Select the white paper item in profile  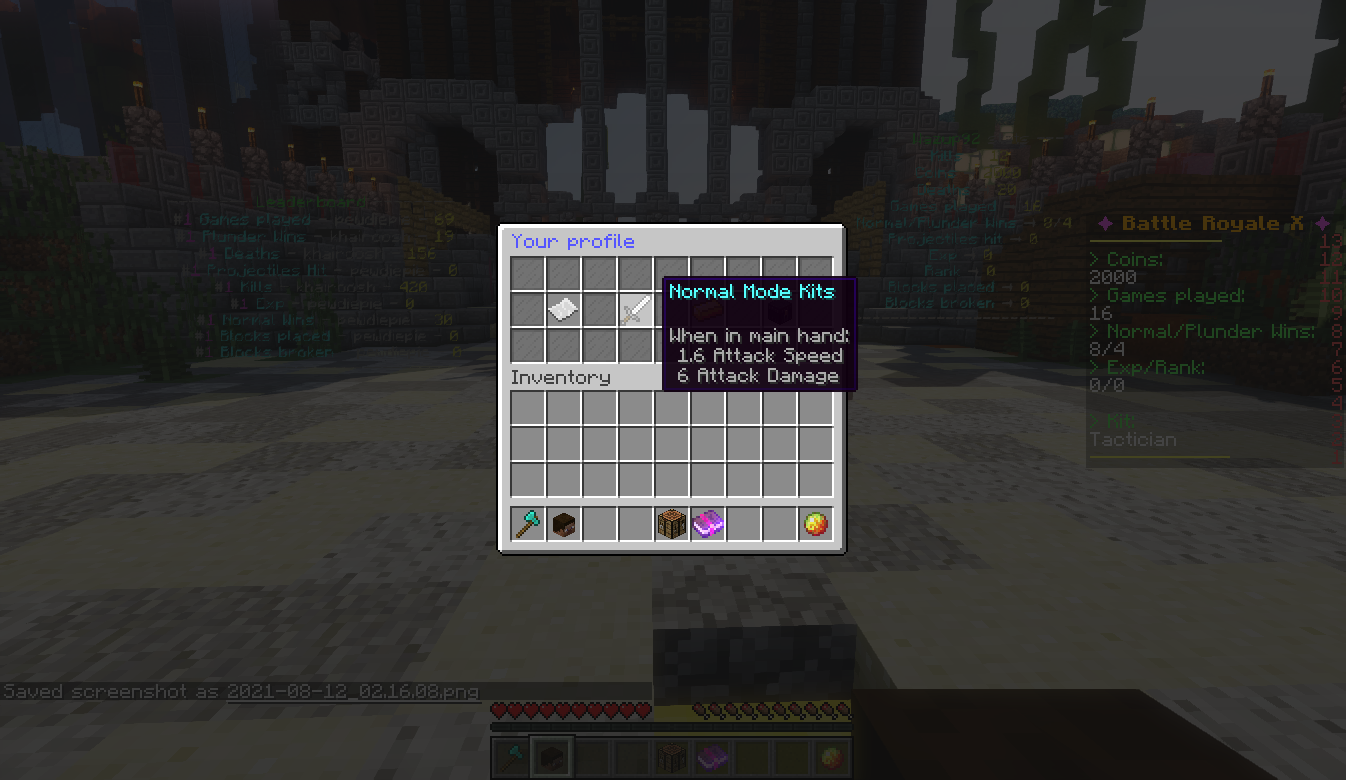click(563, 309)
